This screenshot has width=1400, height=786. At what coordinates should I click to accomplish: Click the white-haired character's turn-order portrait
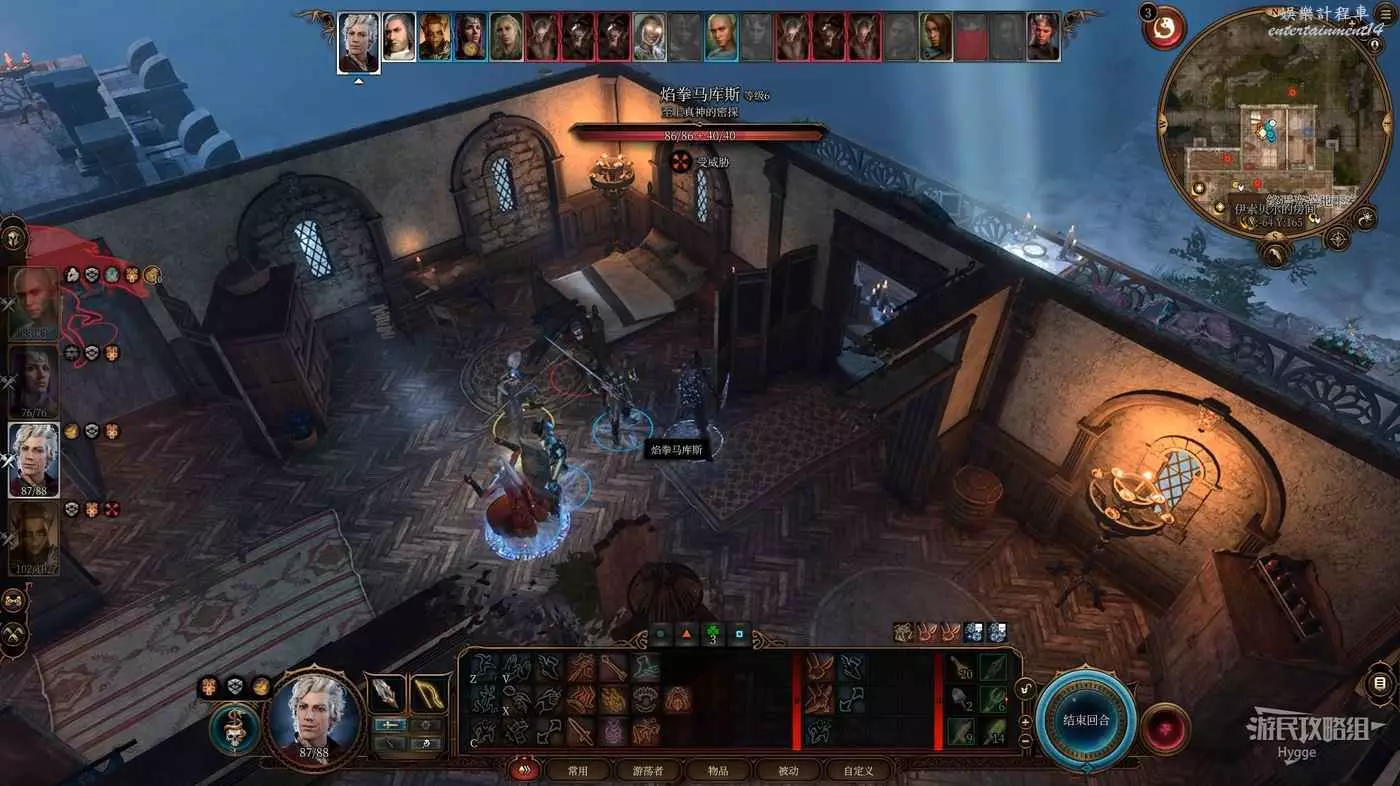tap(358, 41)
